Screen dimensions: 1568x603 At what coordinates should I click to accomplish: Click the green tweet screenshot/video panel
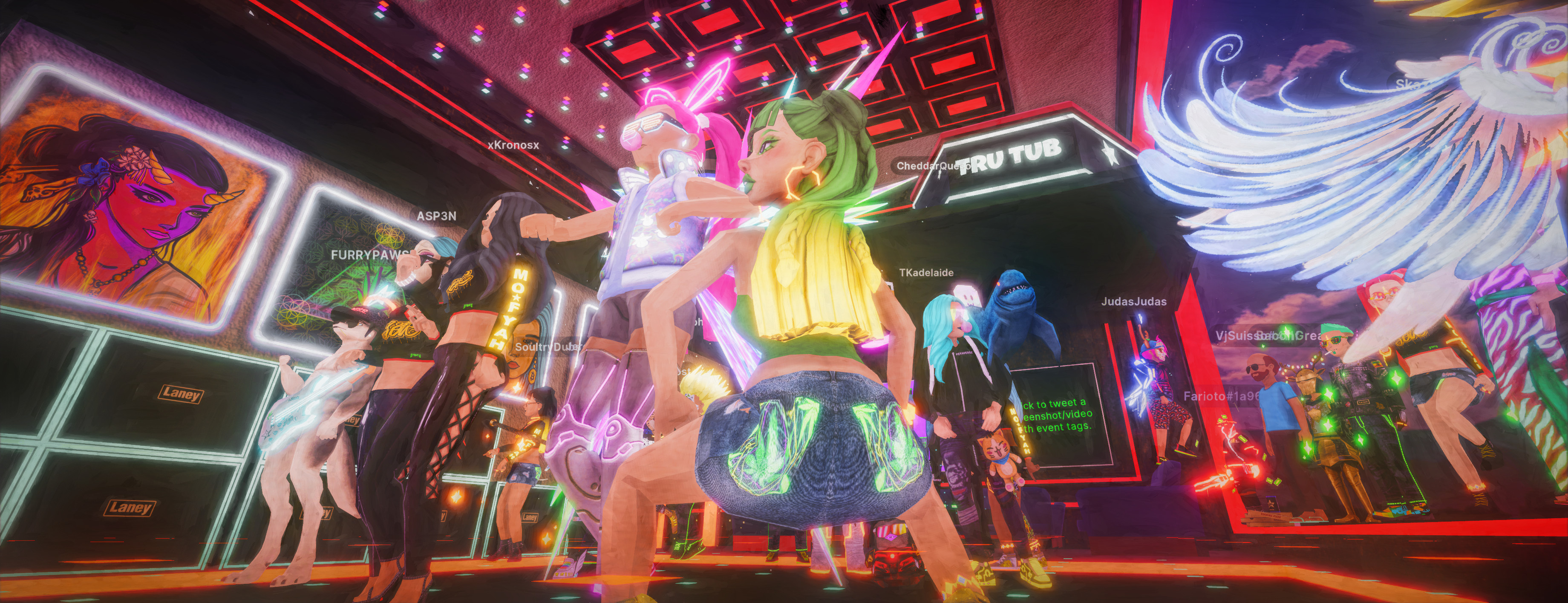[1058, 415]
